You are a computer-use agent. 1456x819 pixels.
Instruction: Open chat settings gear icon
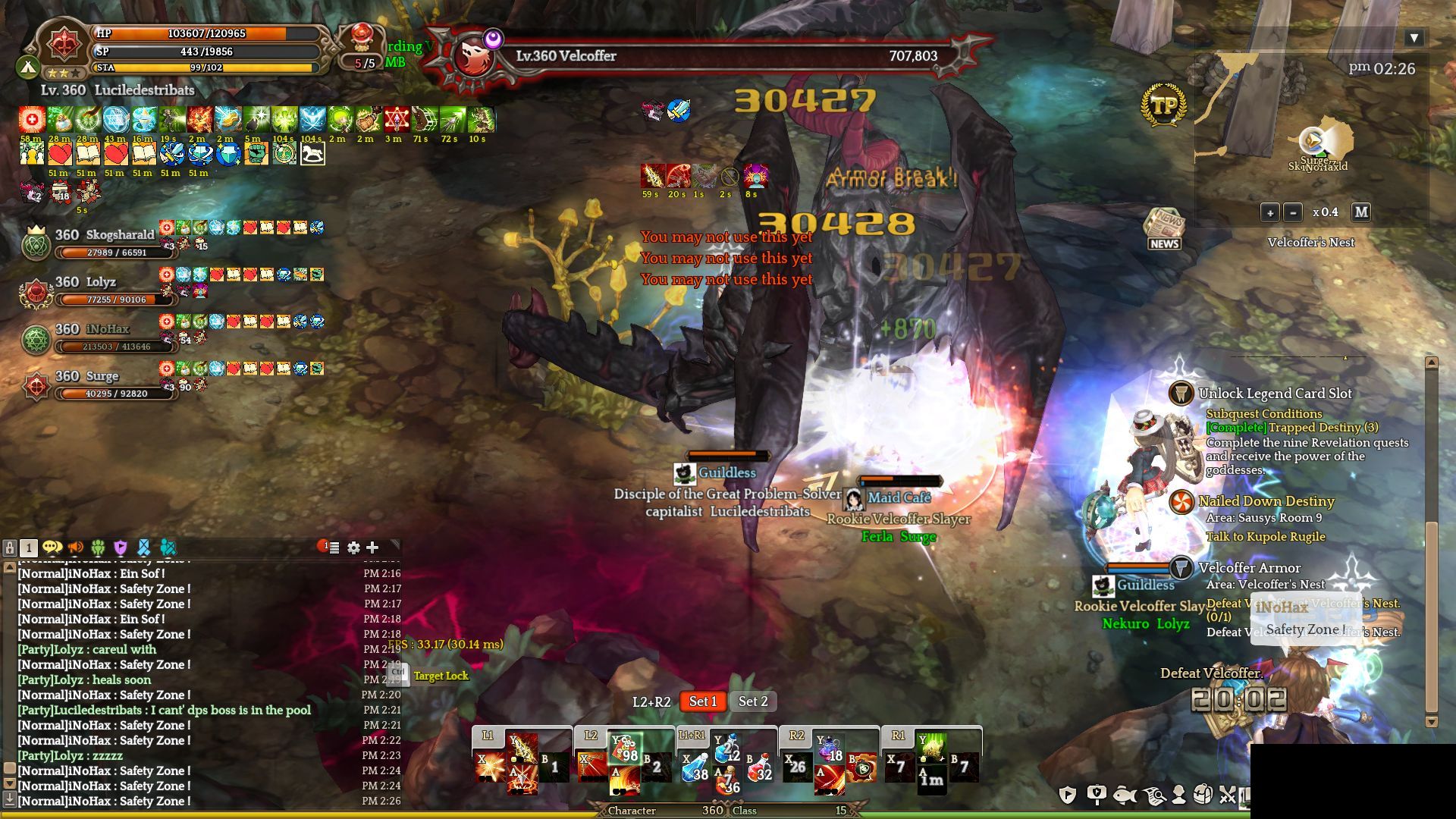tap(353, 548)
